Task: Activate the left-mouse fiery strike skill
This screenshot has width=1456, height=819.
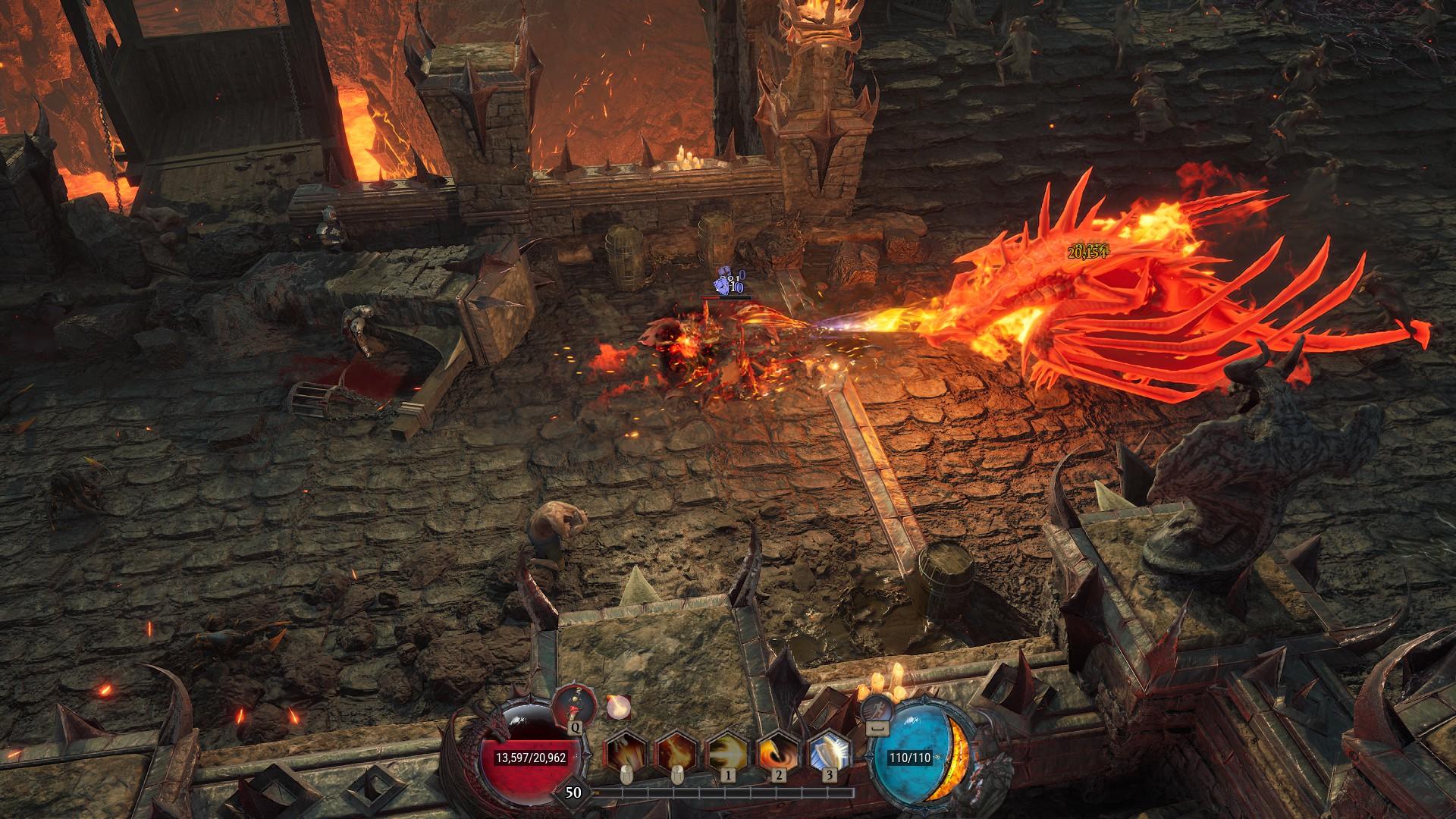Action: (625, 753)
